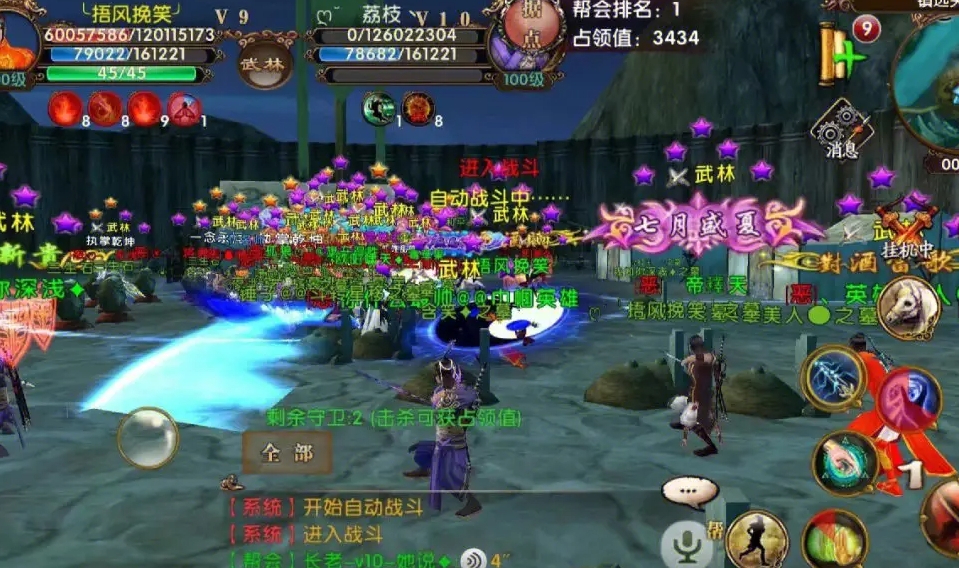The width and height of the screenshot is (959, 568).
Task: Click the flame buff status icon
Action: pos(65,108)
